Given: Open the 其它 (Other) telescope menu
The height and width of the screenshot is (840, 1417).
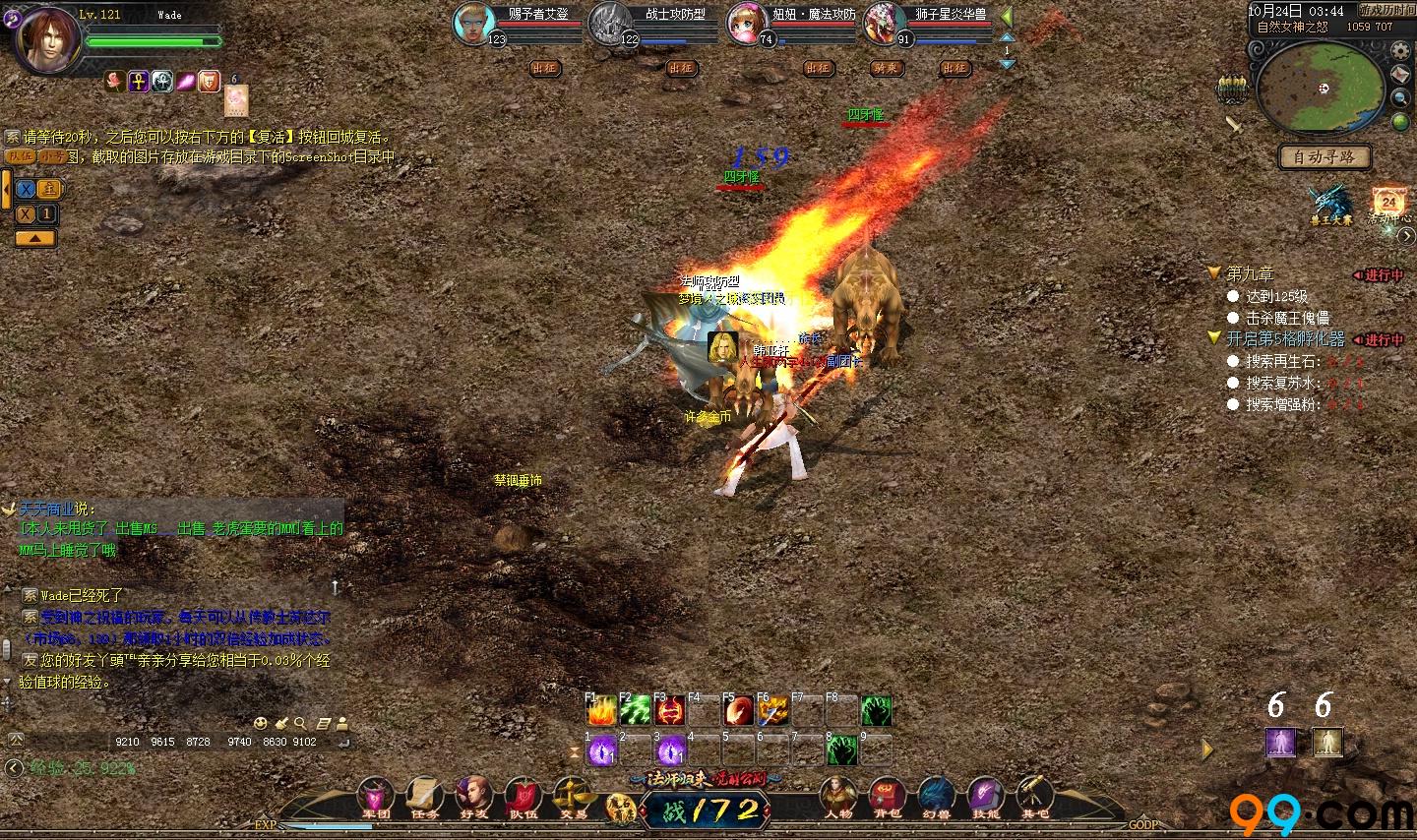Looking at the screenshot, I should 1033,795.
